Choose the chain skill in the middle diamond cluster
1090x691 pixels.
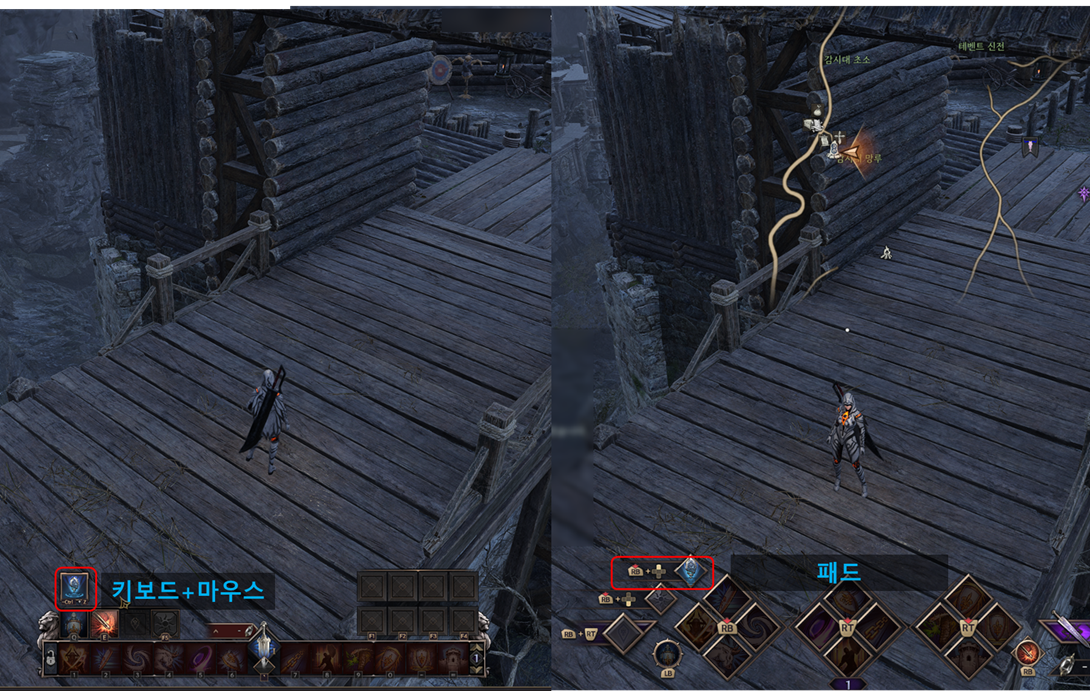pyautogui.click(x=878, y=627)
